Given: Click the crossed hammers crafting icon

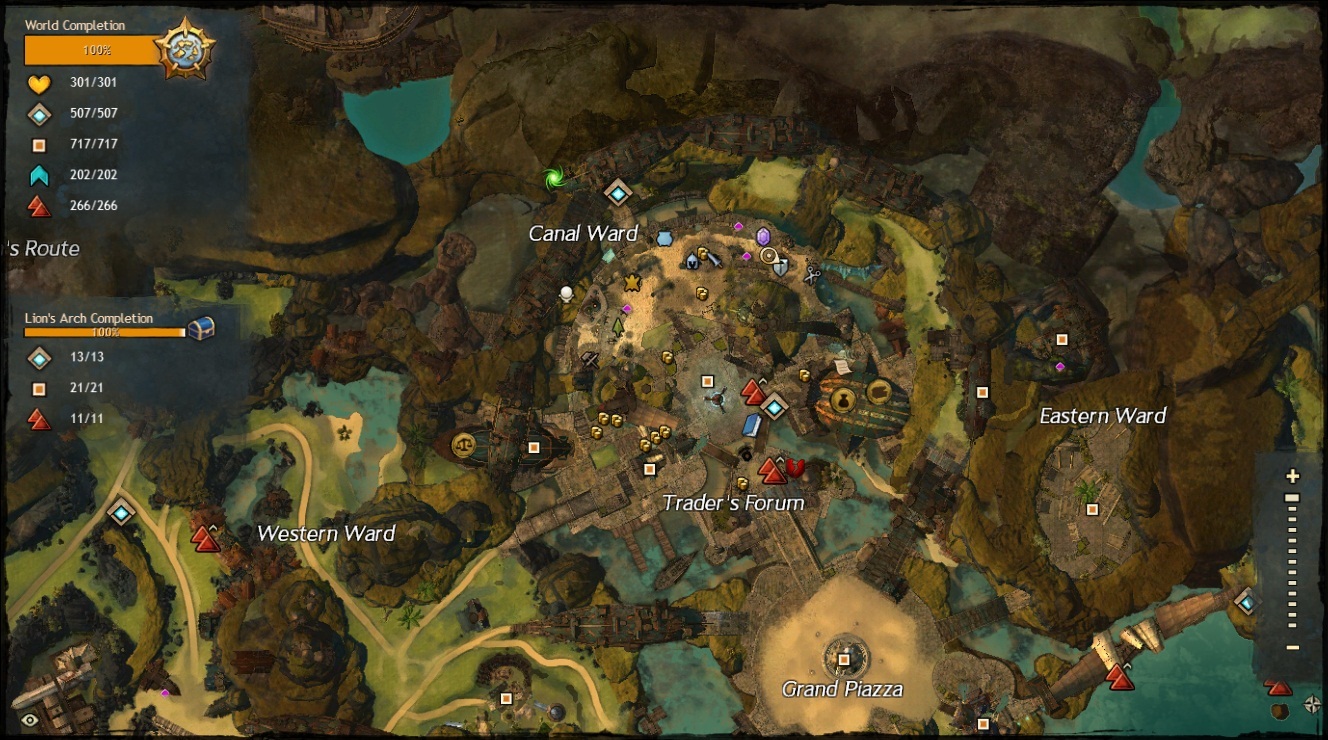Looking at the screenshot, I should point(590,359).
